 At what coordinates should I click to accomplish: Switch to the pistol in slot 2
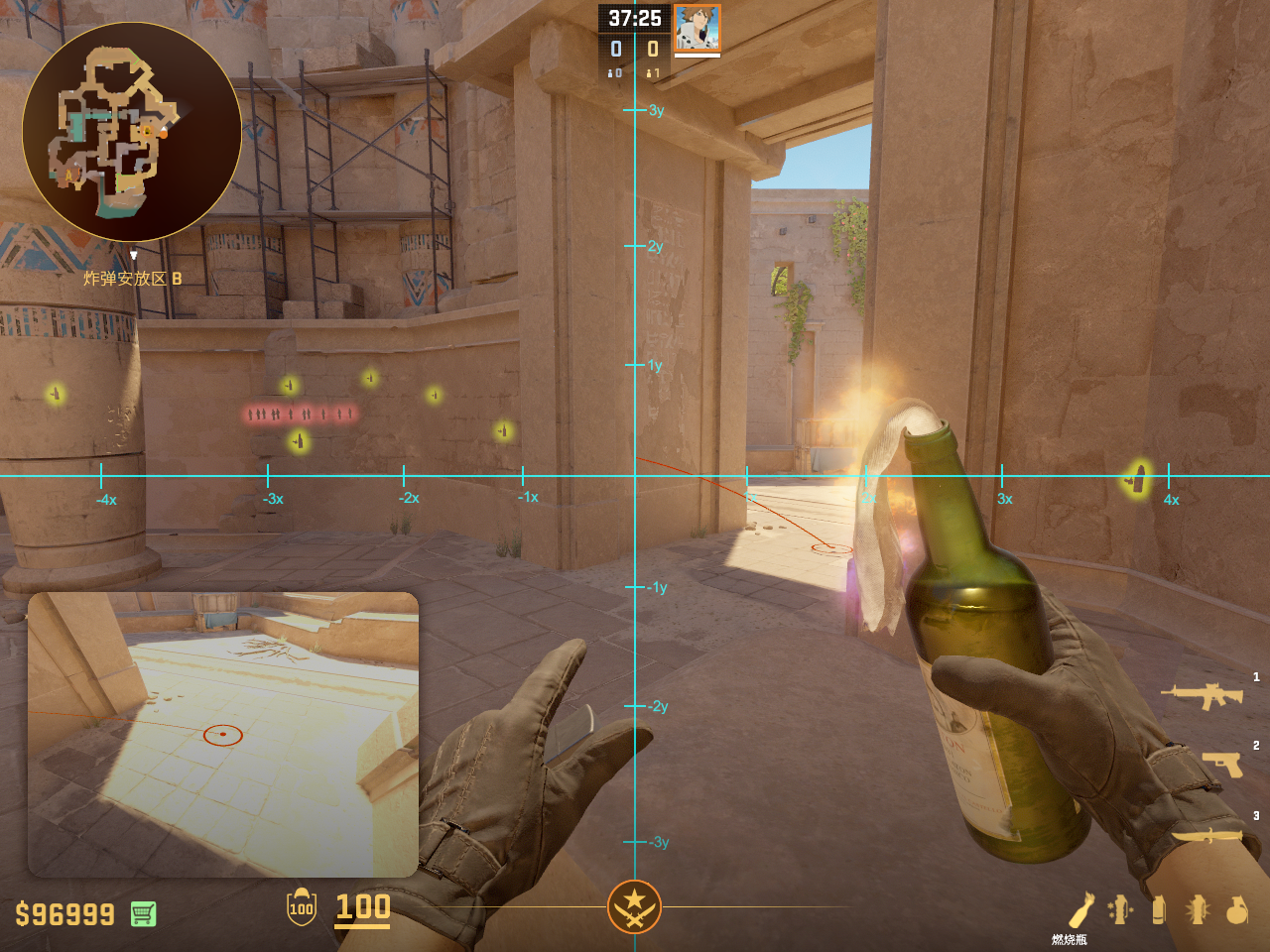(x=1222, y=764)
